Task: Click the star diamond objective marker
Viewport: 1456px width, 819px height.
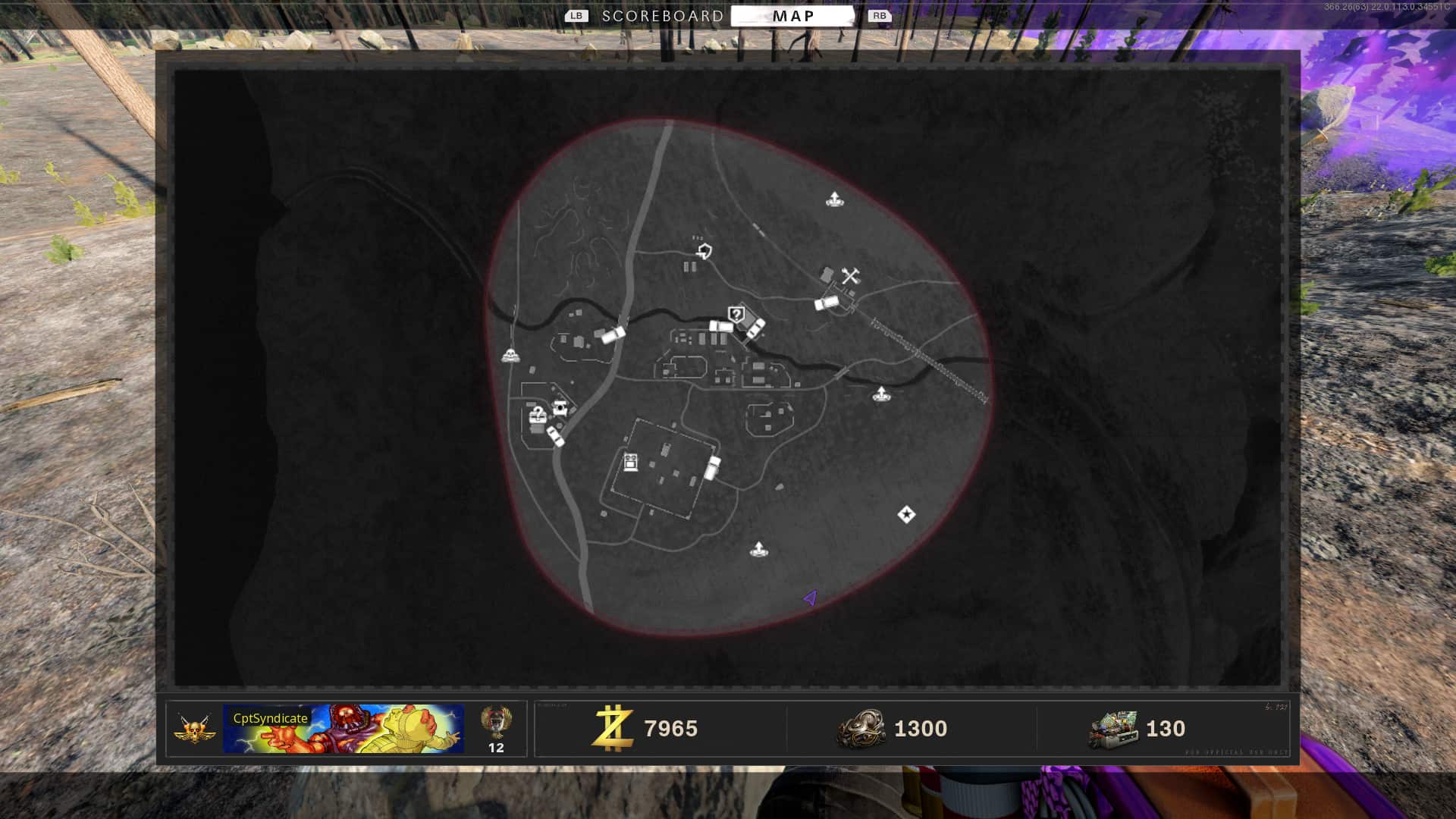Action: point(906,515)
